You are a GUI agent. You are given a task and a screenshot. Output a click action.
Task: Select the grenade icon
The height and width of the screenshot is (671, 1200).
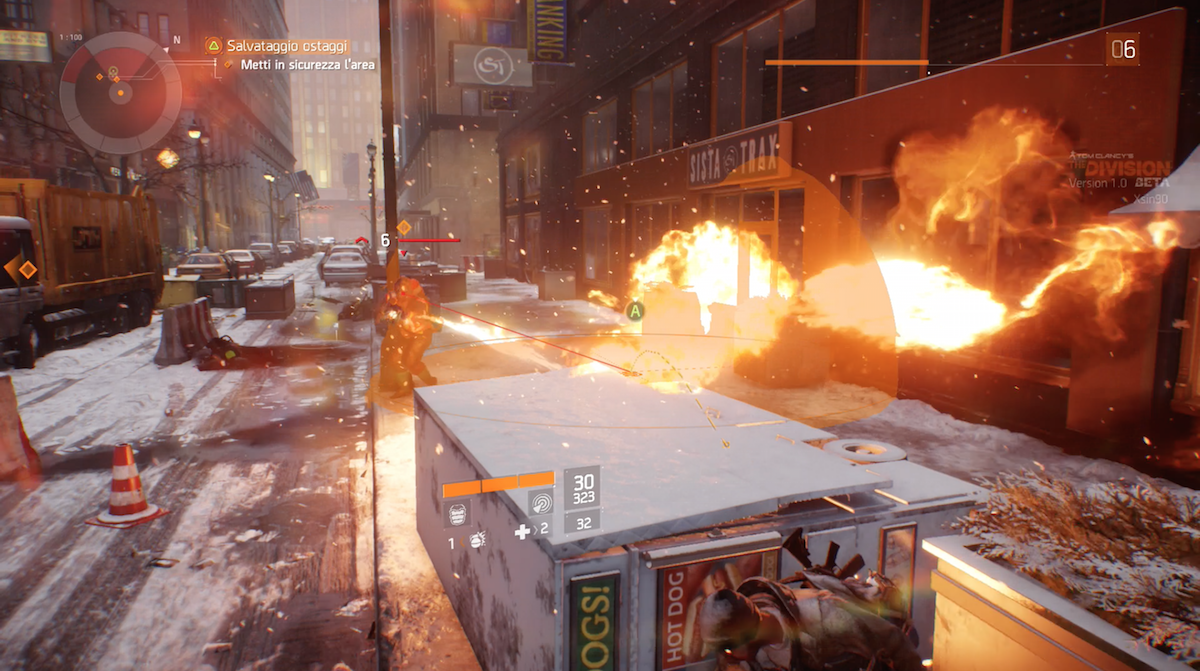[478, 541]
